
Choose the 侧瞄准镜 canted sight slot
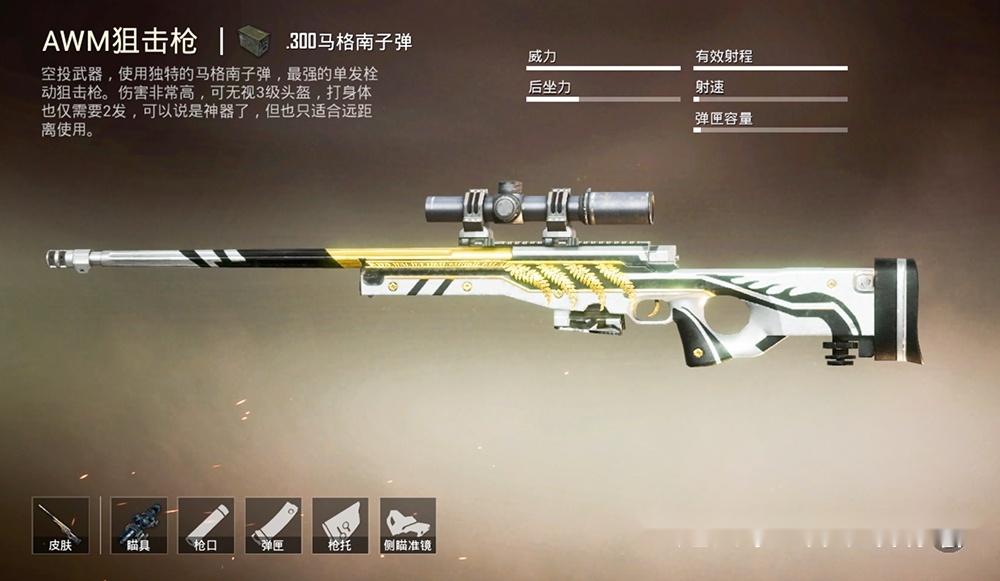click(408, 525)
